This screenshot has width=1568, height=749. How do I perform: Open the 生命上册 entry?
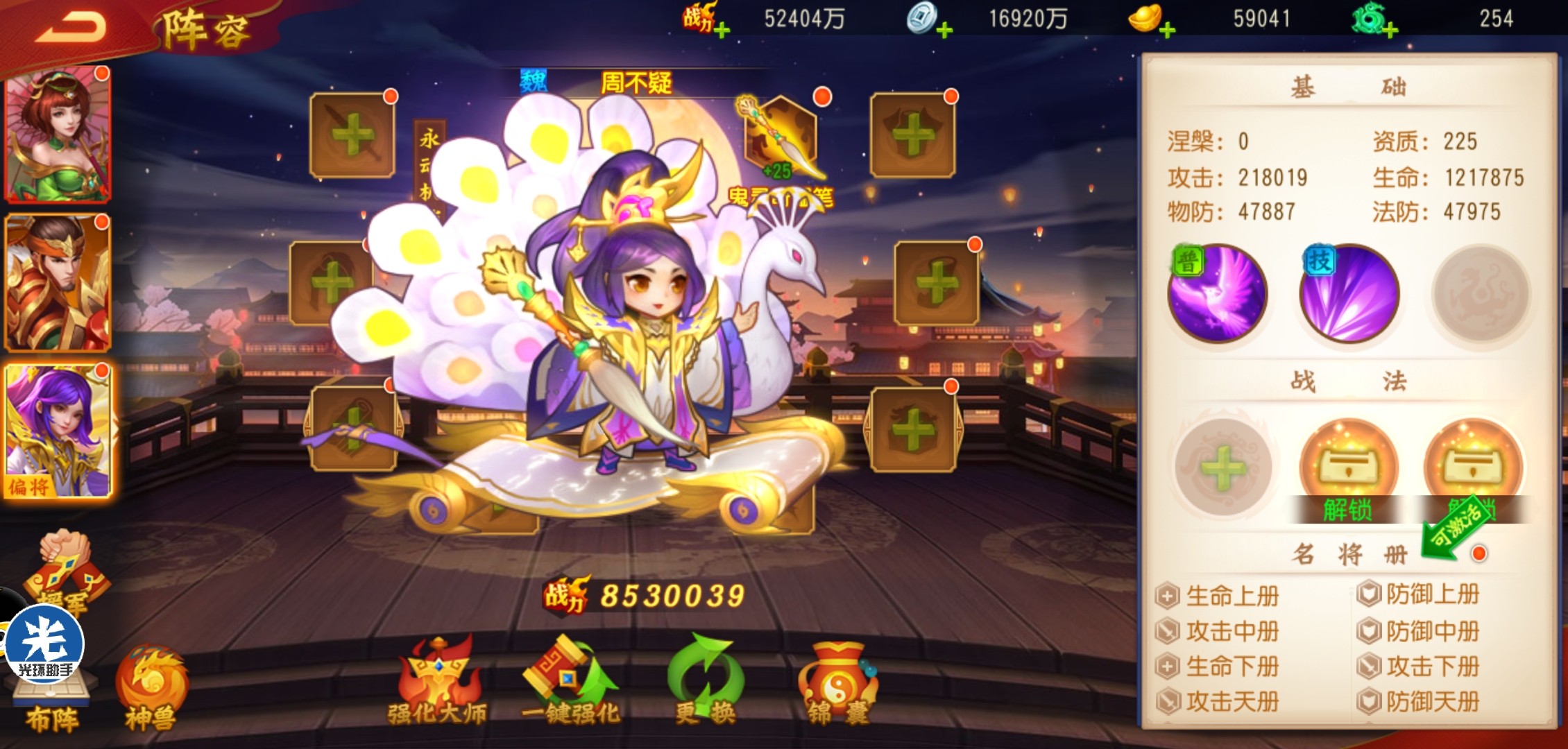[1220, 596]
